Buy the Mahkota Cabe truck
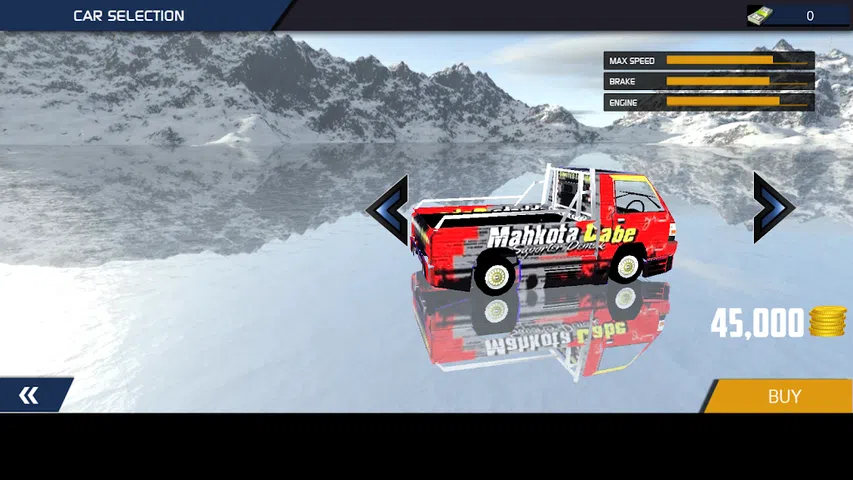The image size is (853, 480). point(783,396)
